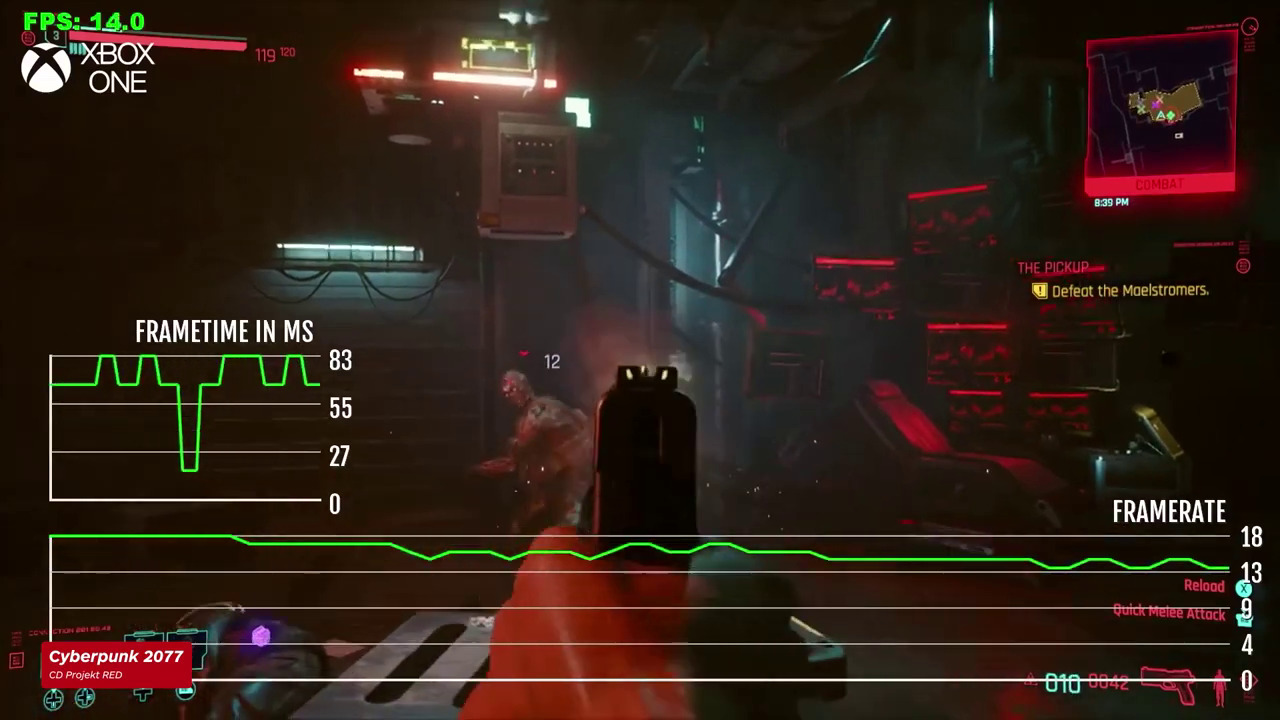Click the Defeat the Maelstromers objective
Viewport: 1280px width, 720px height.
[x=1130, y=290]
